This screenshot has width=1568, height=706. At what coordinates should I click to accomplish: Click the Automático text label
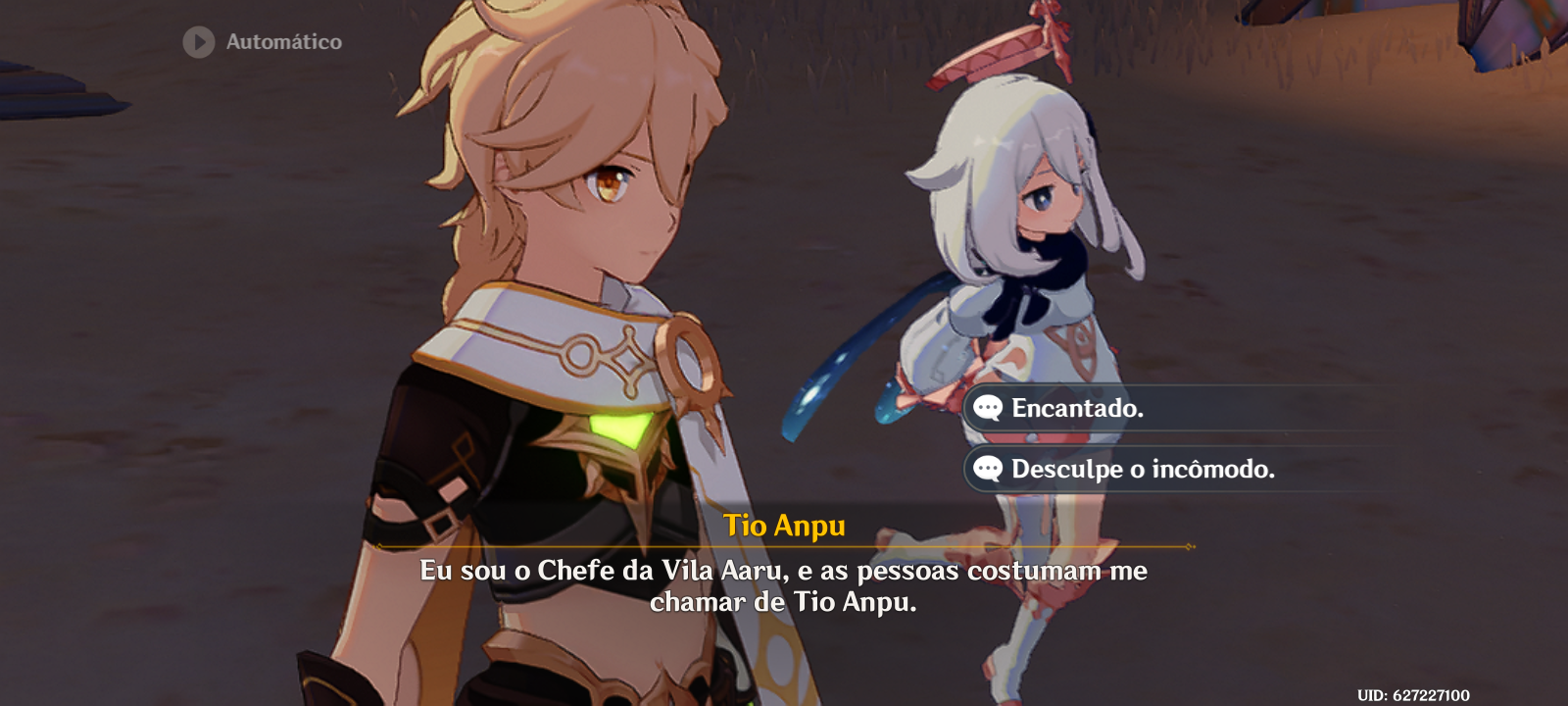coord(284,41)
